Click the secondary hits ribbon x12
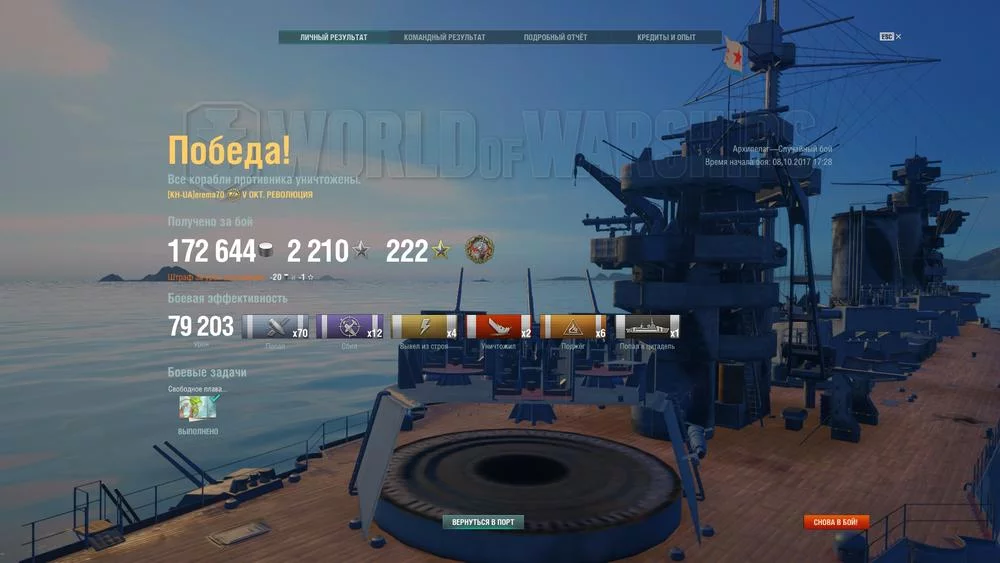 (349, 327)
